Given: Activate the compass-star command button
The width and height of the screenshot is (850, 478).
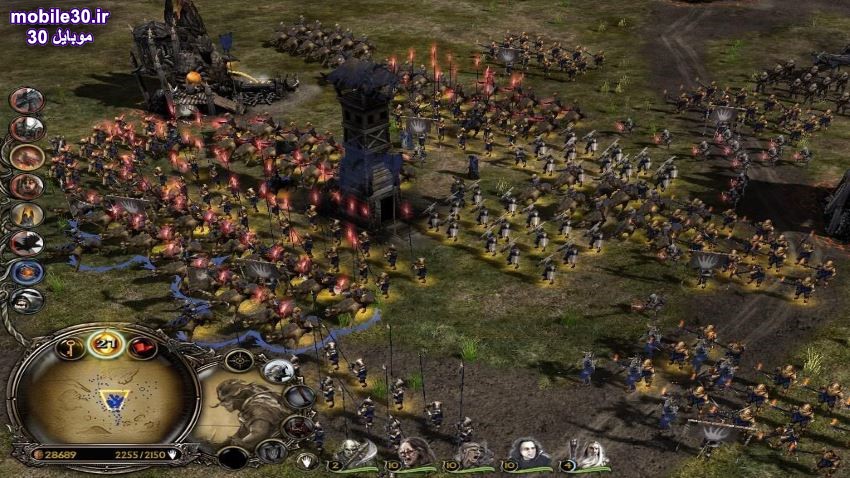Looking at the screenshot, I should [x=238, y=360].
